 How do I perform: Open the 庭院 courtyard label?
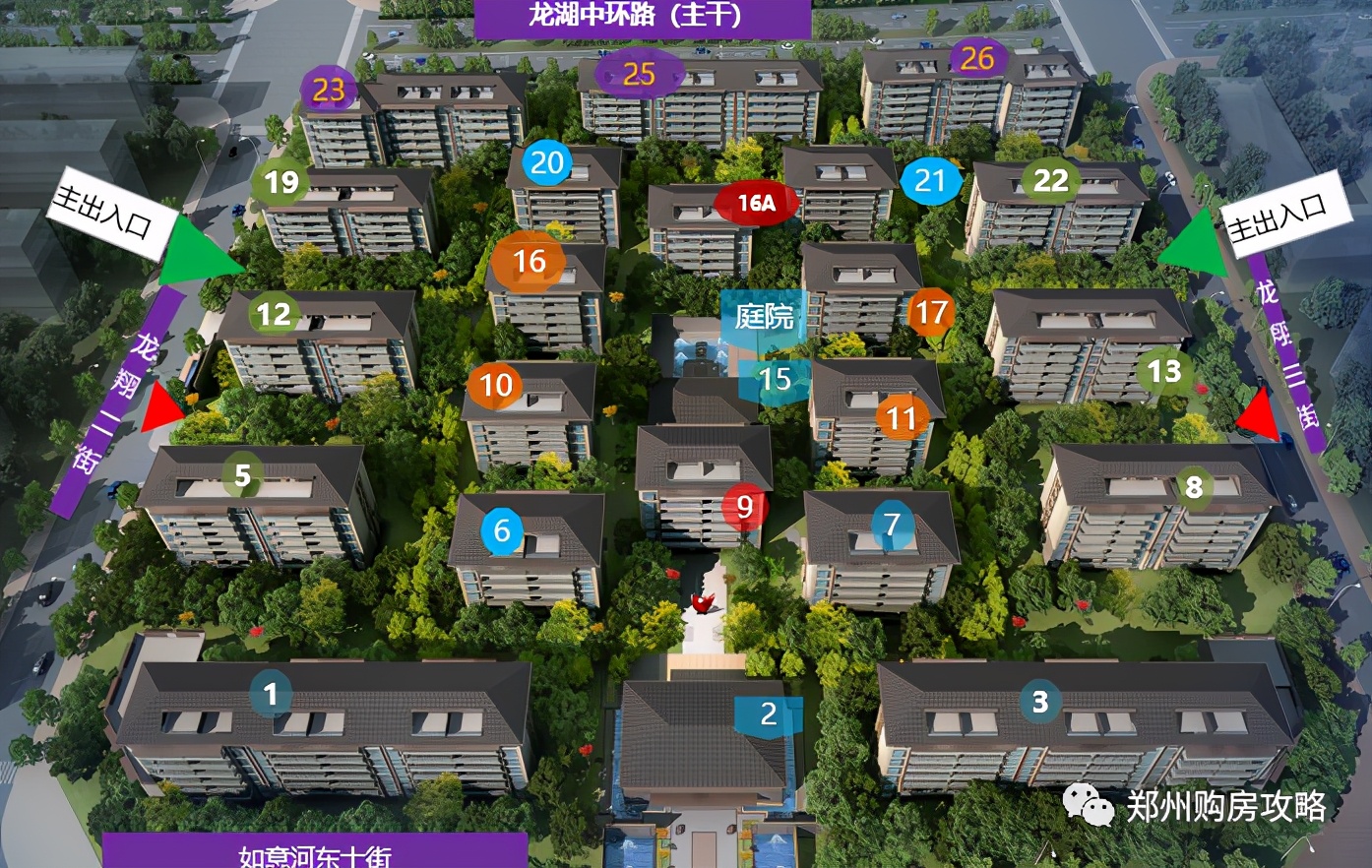(764, 316)
